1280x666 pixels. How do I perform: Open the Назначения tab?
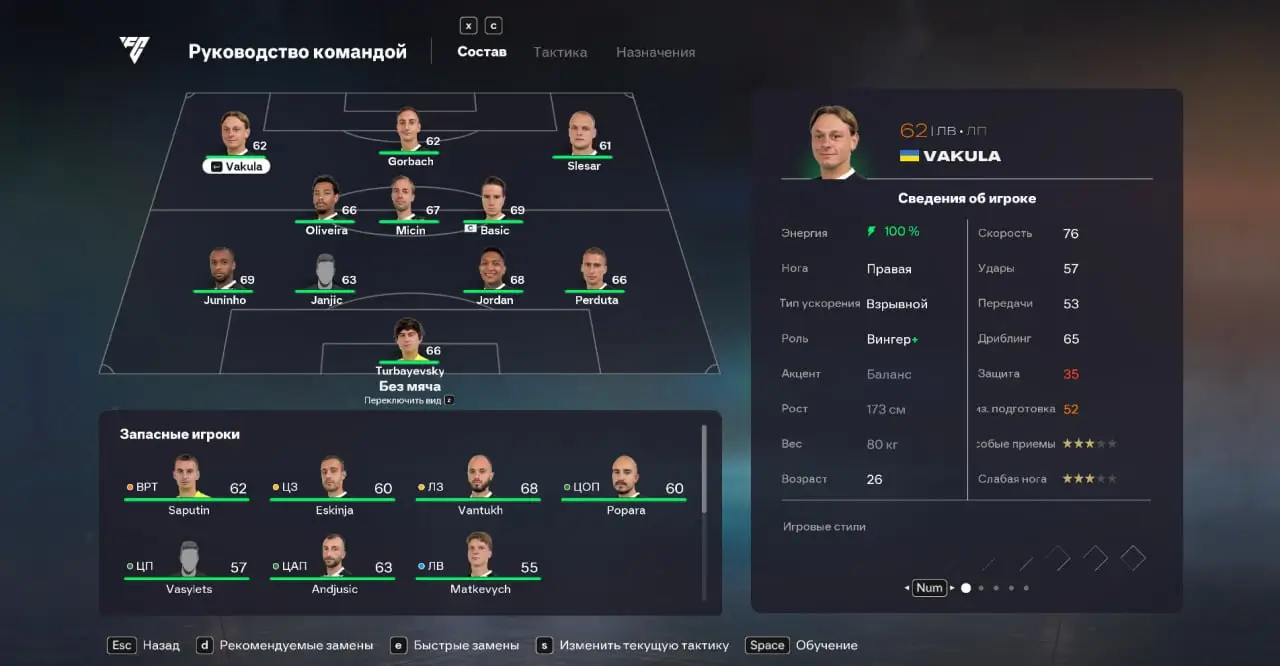click(655, 52)
